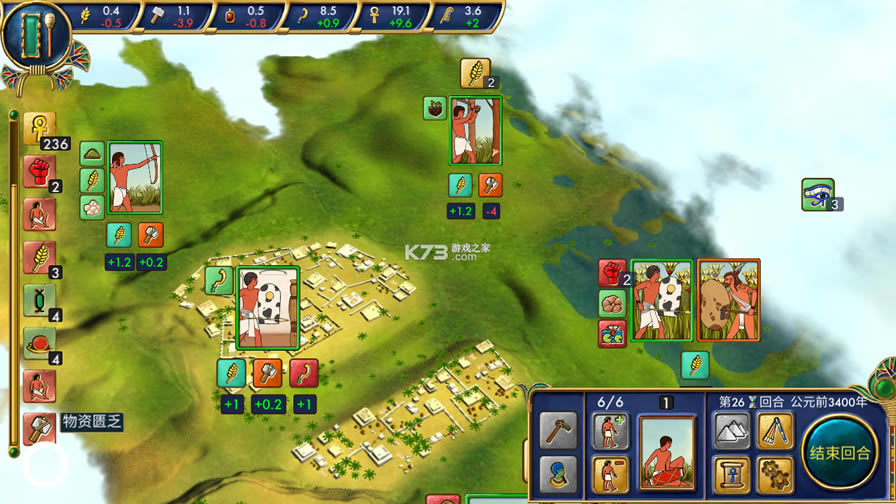Remove a worker with the minus button

pyautogui.click(x=610, y=474)
